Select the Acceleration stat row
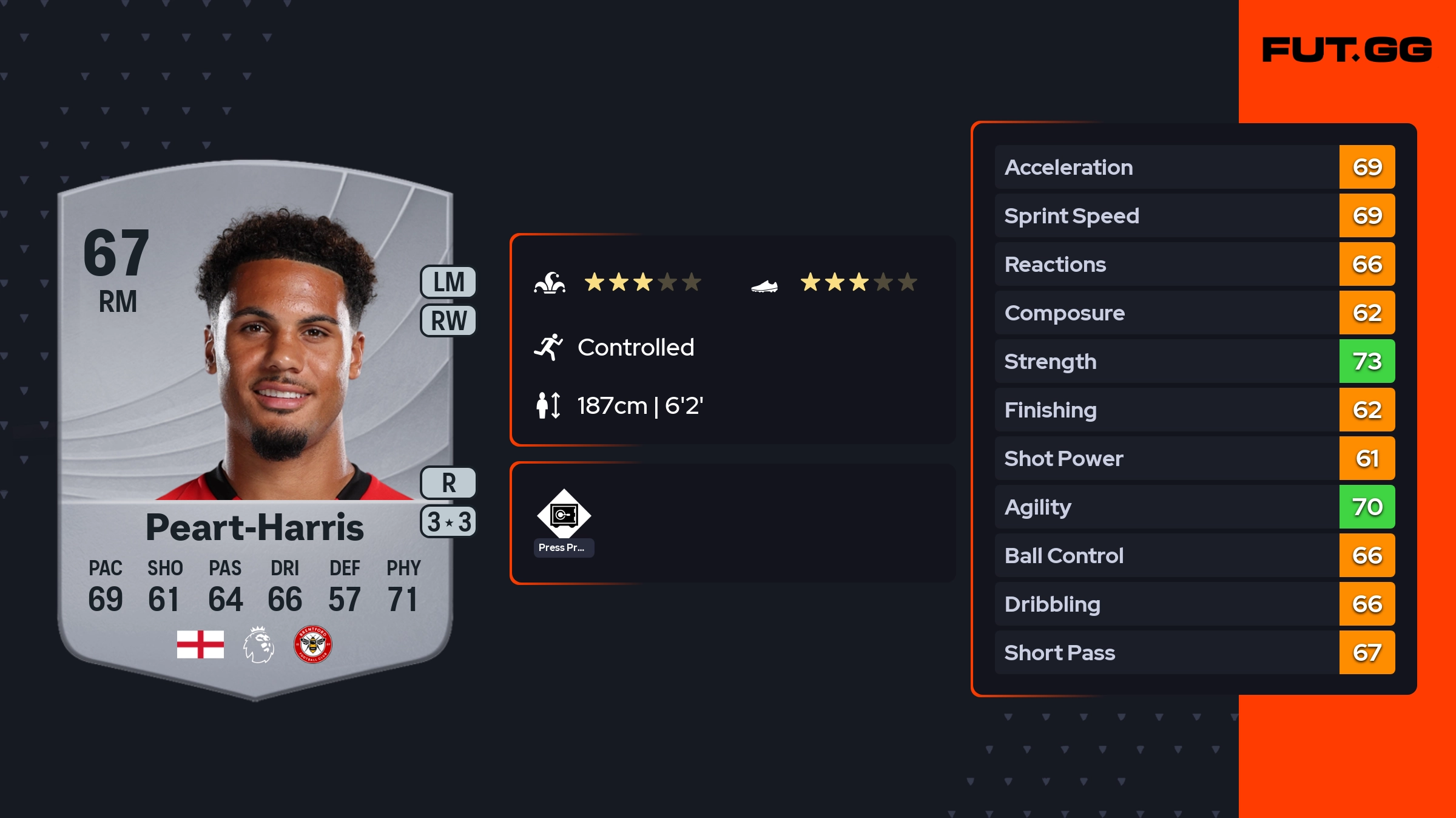 coord(1194,167)
